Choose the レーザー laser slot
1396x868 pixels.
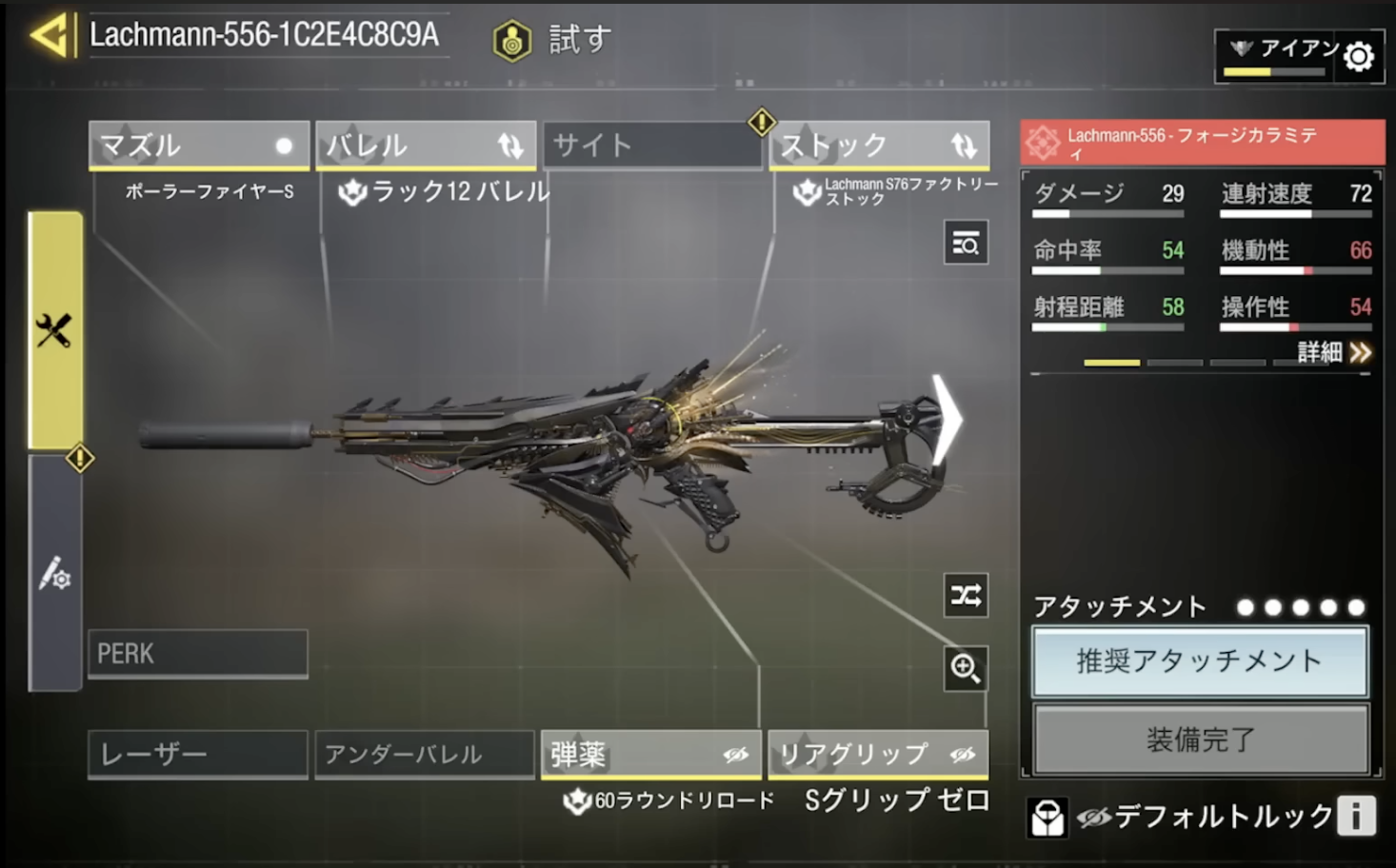[x=197, y=755]
